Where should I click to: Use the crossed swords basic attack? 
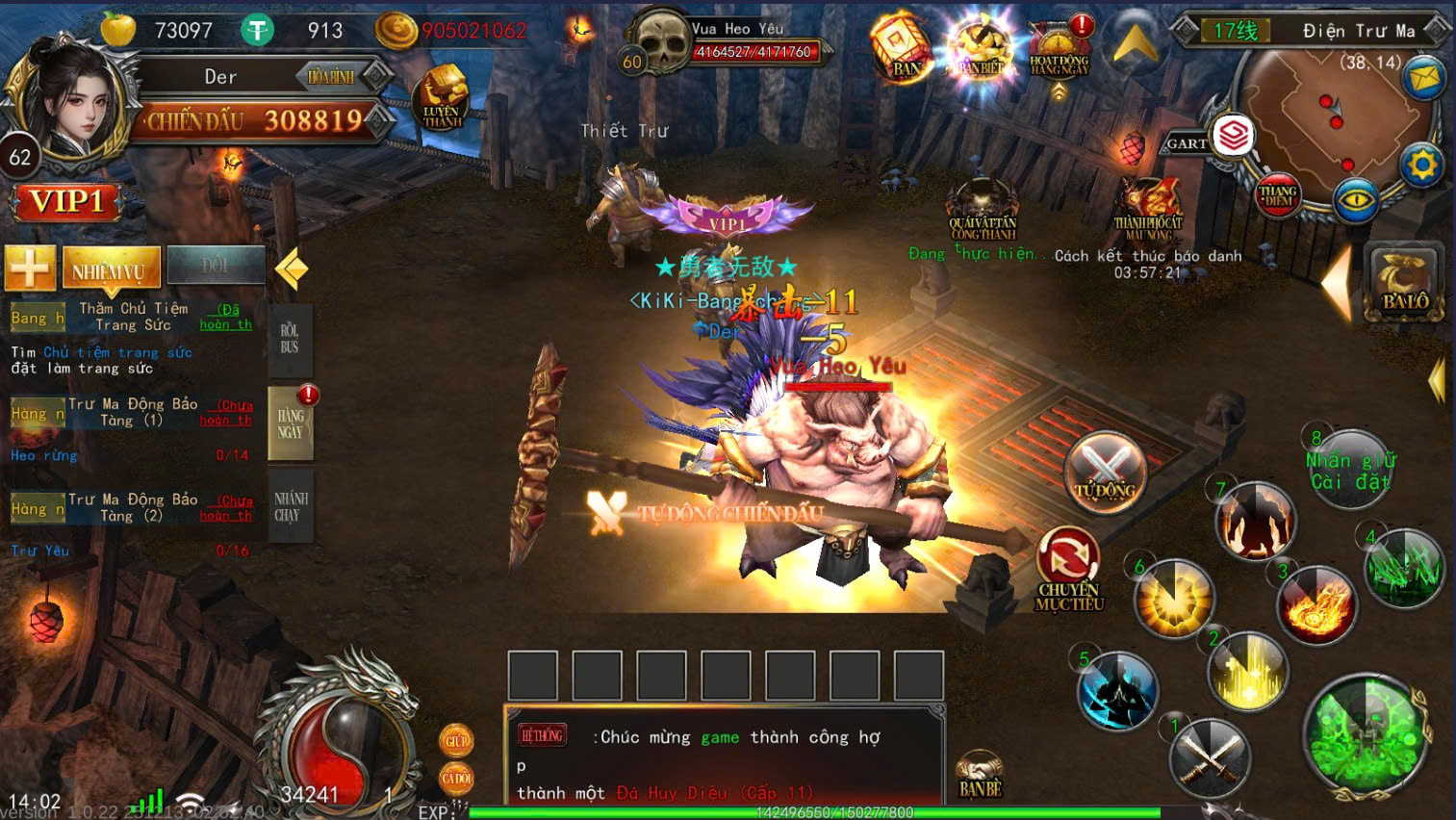click(x=1210, y=756)
